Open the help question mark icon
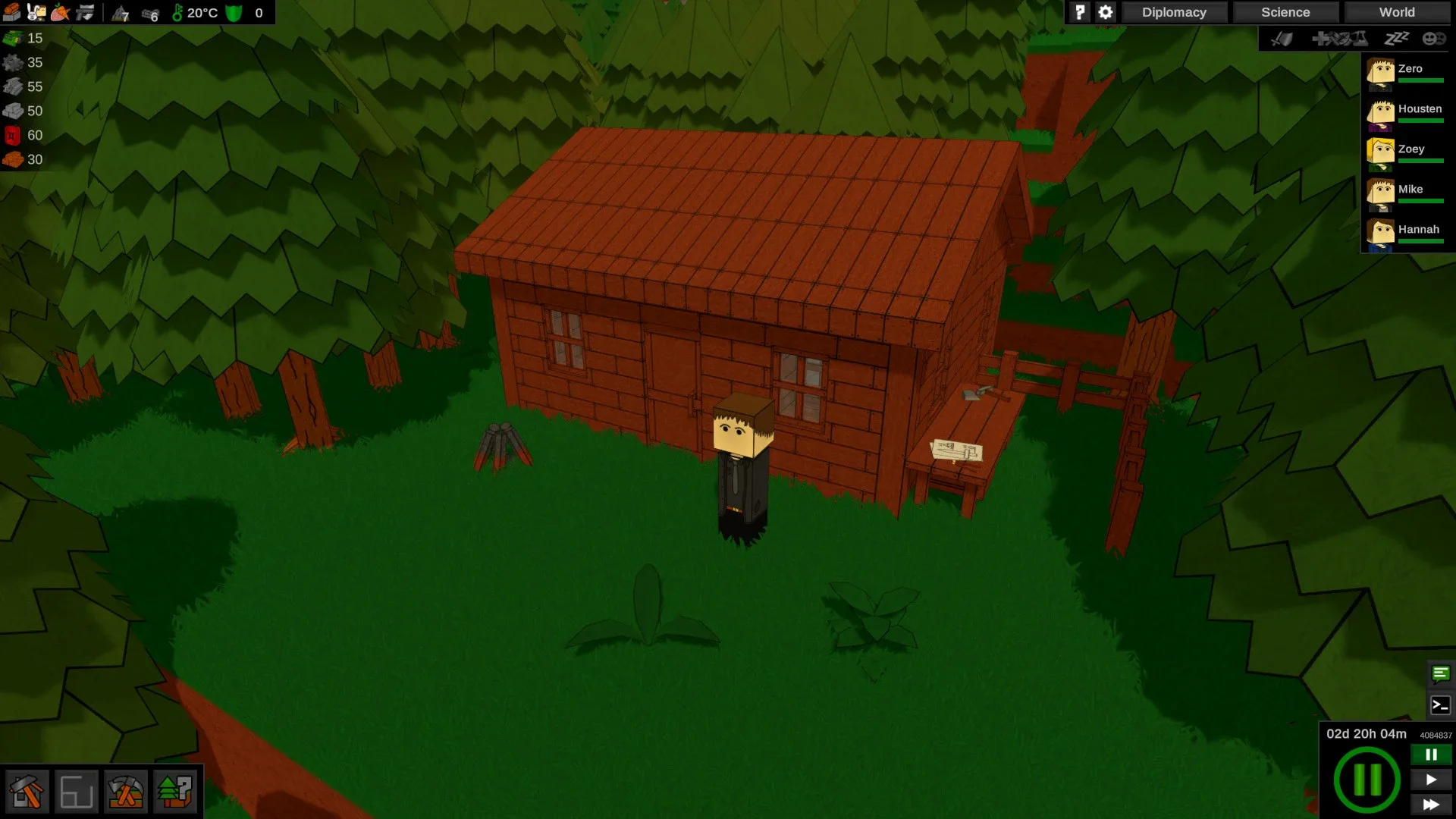1456x819 pixels. coord(1079,12)
